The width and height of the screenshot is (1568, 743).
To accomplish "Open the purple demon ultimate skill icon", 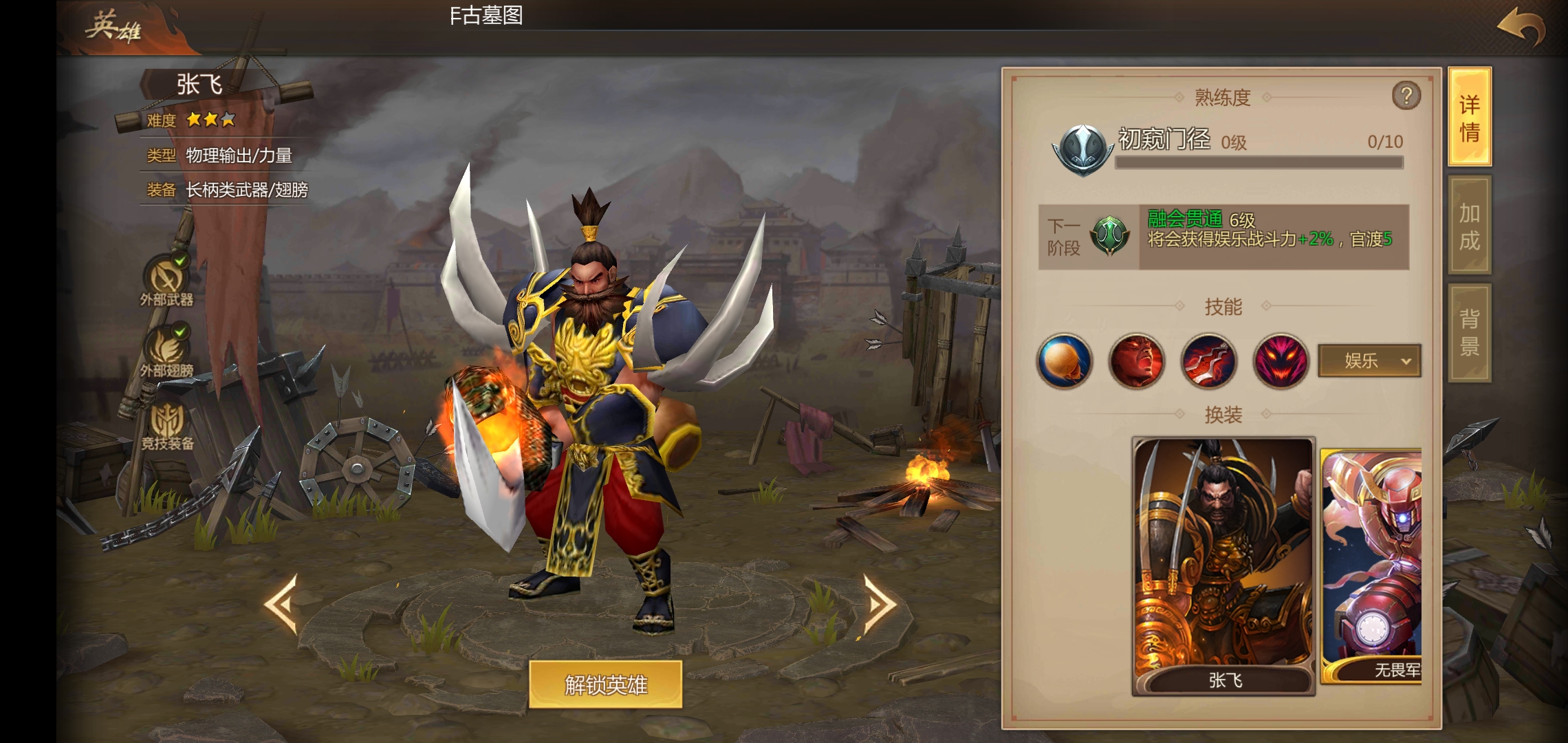I will 1279,361.
